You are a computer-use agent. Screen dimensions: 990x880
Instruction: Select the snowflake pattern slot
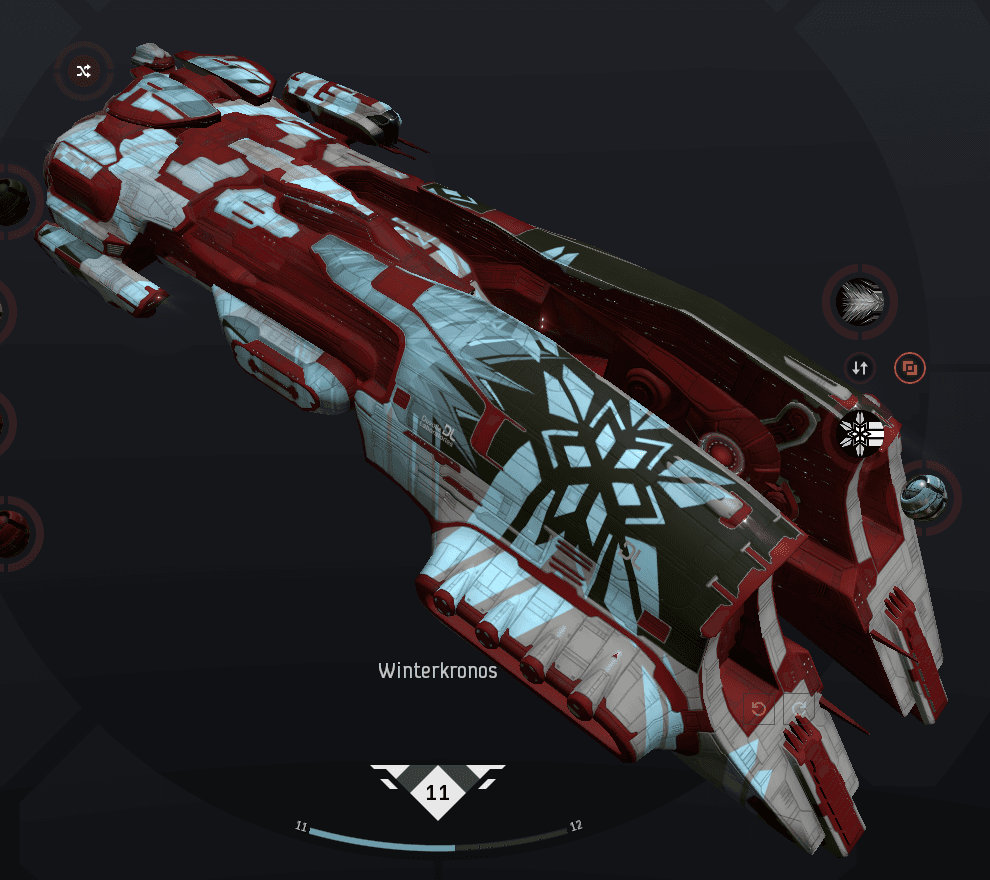click(860, 432)
